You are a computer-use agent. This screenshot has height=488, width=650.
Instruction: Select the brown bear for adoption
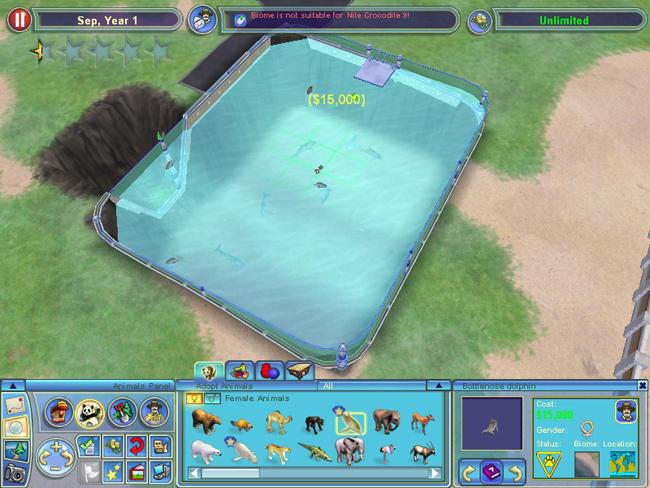[x=206, y=419]
